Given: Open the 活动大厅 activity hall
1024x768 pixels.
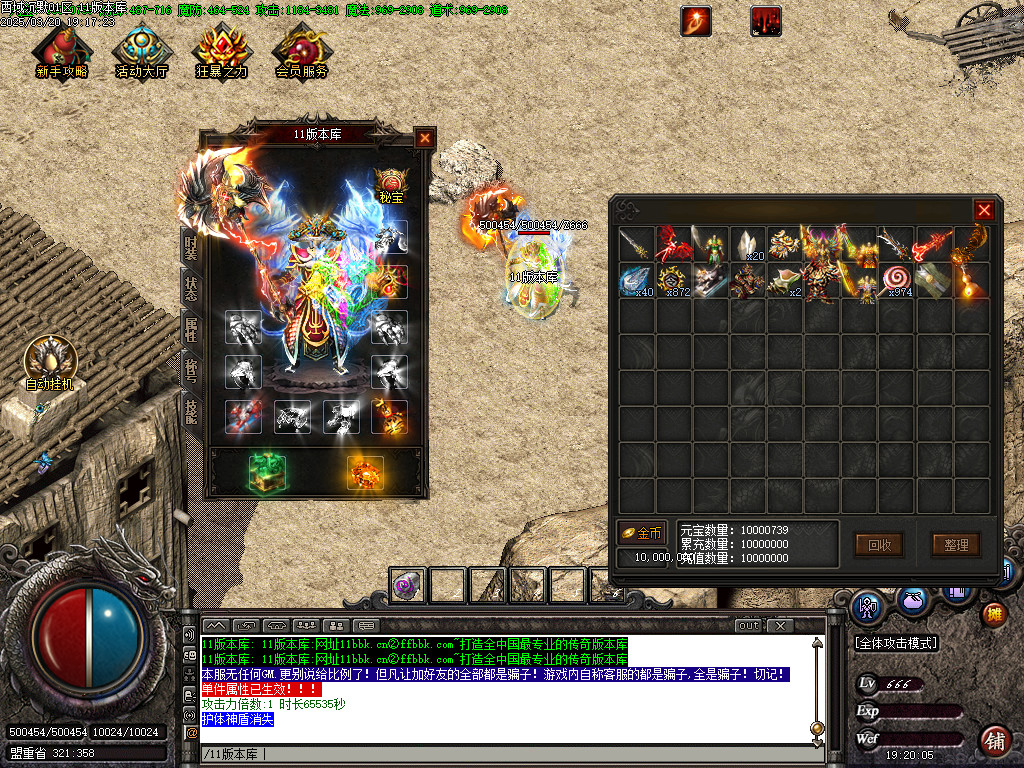Looking at the screenshot, I should 142,52.
